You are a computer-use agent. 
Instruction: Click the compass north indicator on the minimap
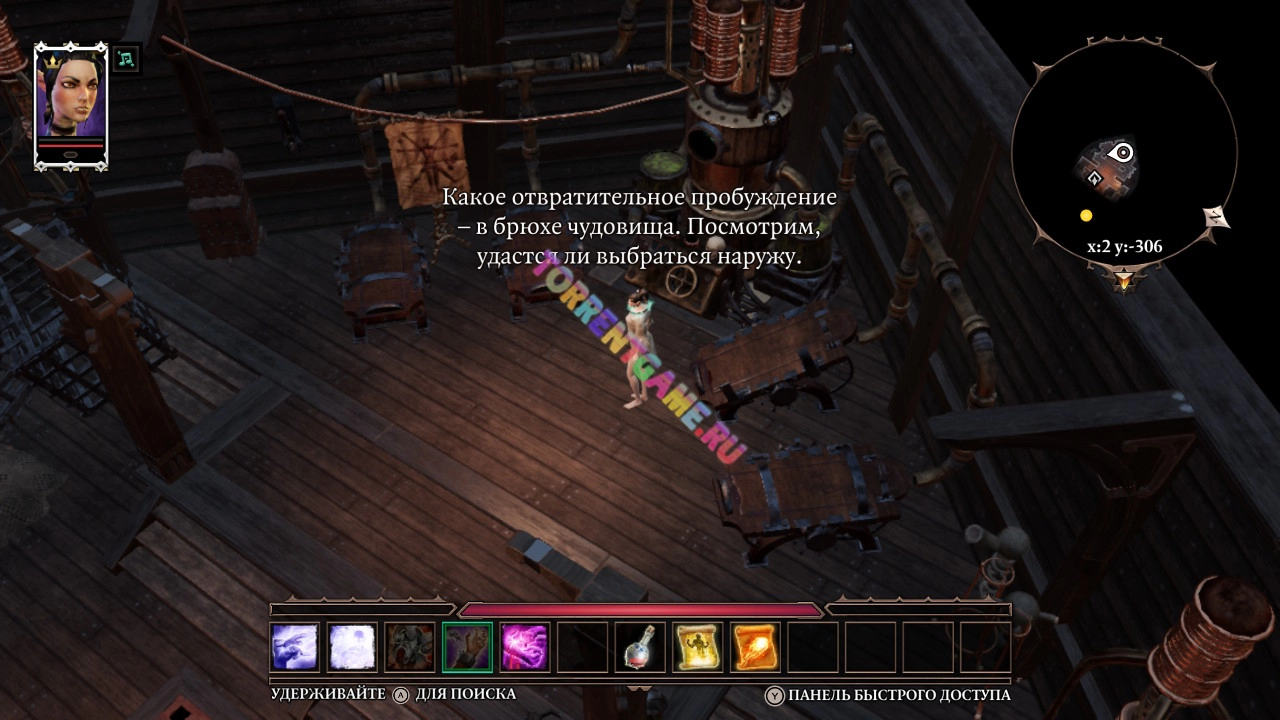[x=1217, y=217]
